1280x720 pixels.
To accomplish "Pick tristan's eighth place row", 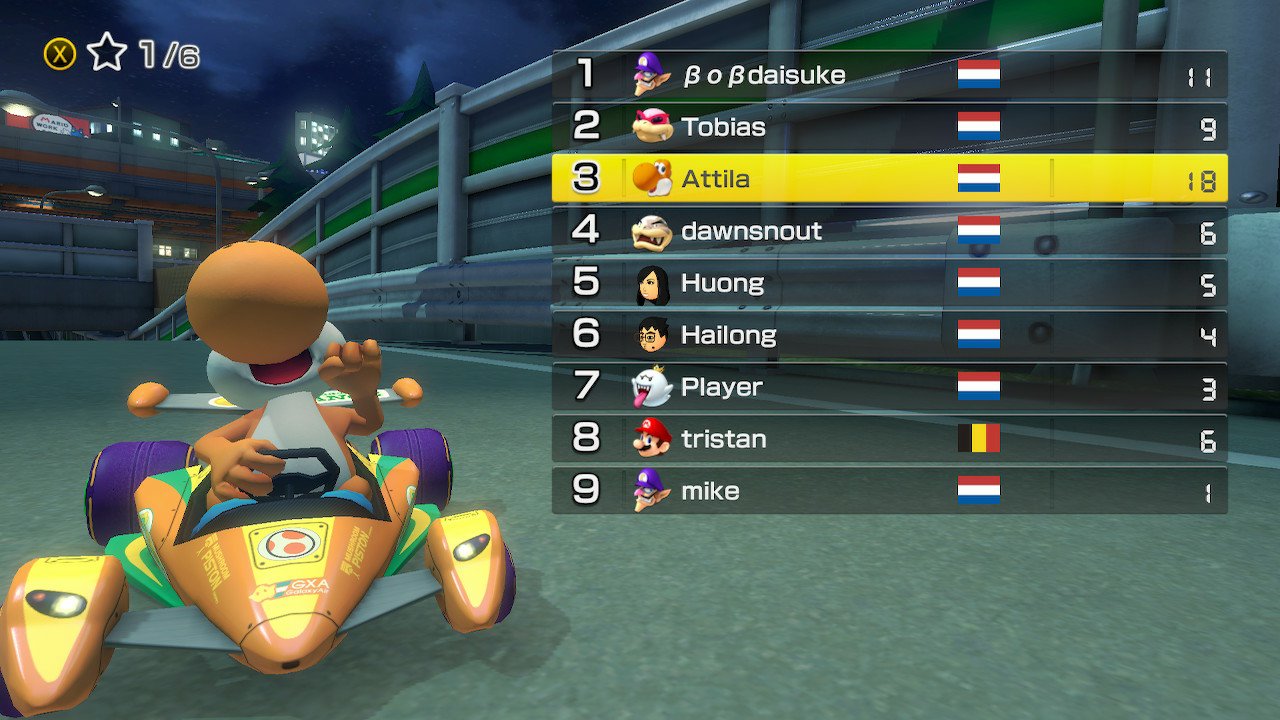I will (889, 439).
